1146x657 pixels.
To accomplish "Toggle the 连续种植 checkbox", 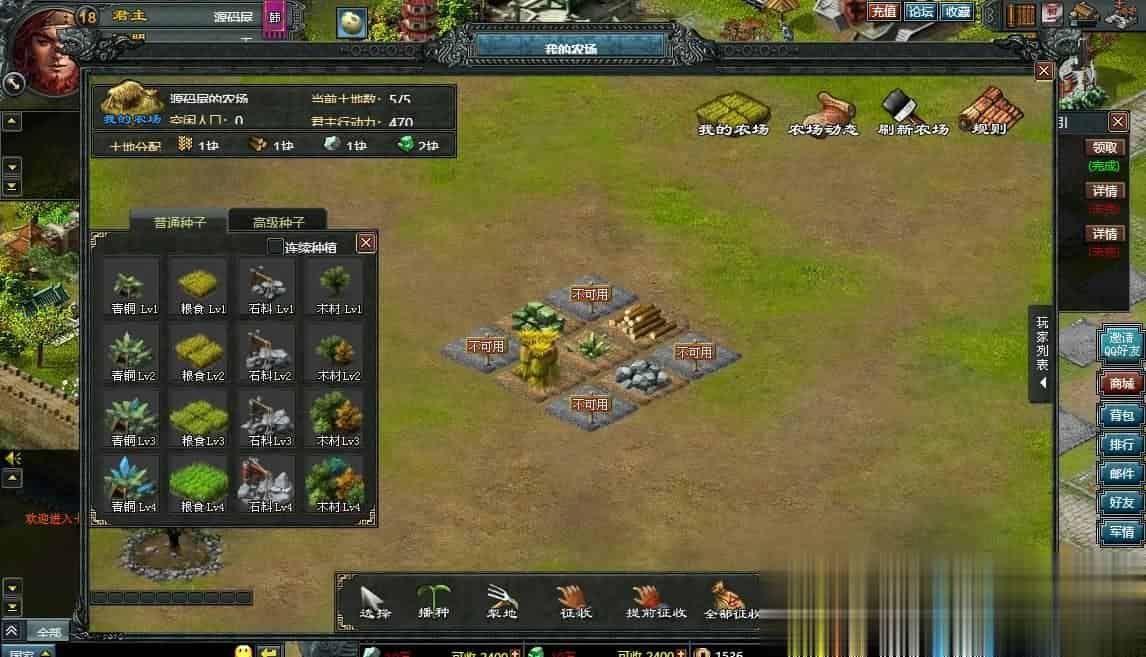I will [276, 247].
